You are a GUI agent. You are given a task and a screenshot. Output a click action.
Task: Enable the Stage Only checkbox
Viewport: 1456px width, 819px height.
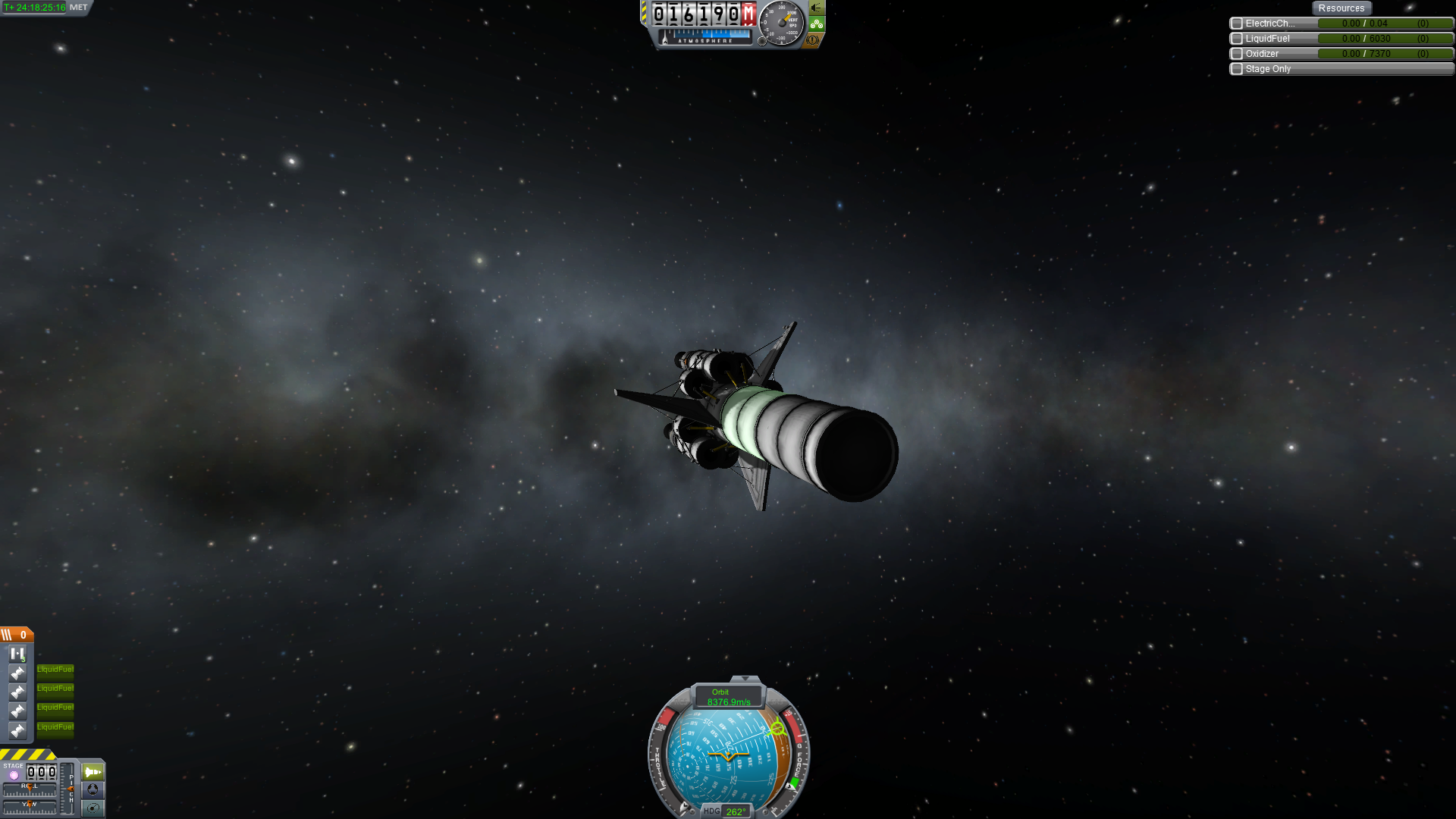(x=1237, y=69)
